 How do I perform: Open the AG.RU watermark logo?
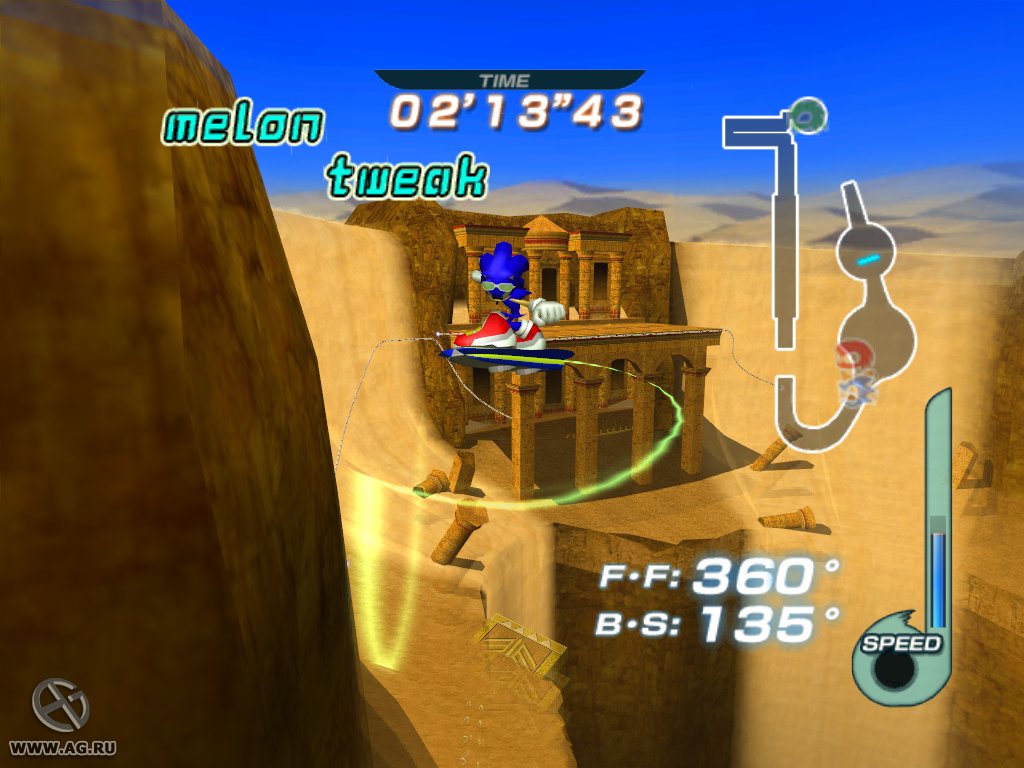tap(61, 705)
